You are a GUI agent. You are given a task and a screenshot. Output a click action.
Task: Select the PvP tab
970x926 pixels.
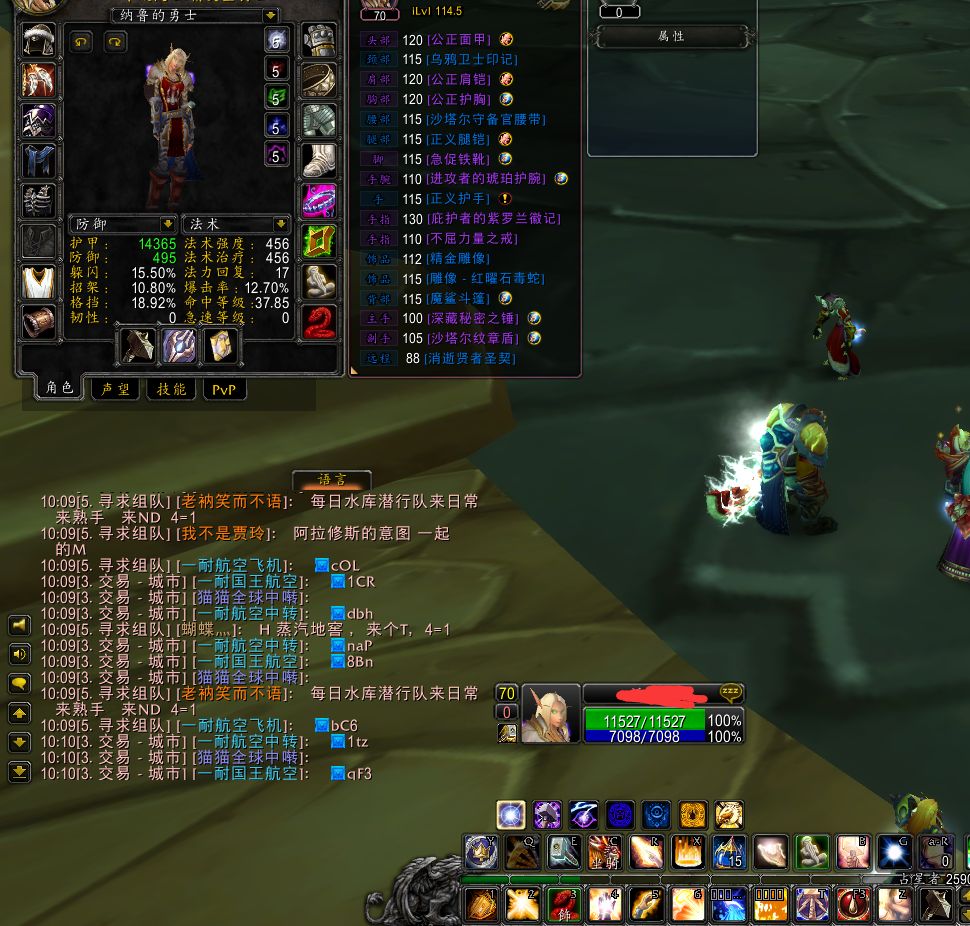pos(224,389)
